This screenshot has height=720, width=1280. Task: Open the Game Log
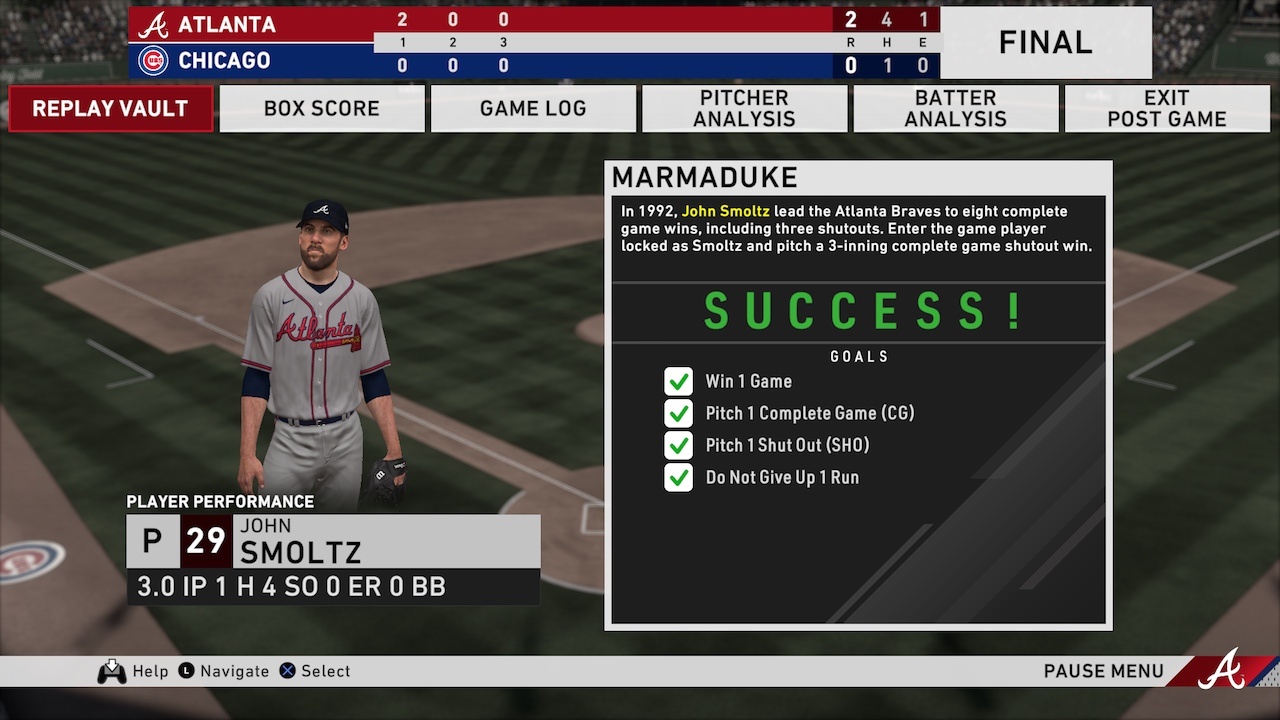[x=533, y=108]
